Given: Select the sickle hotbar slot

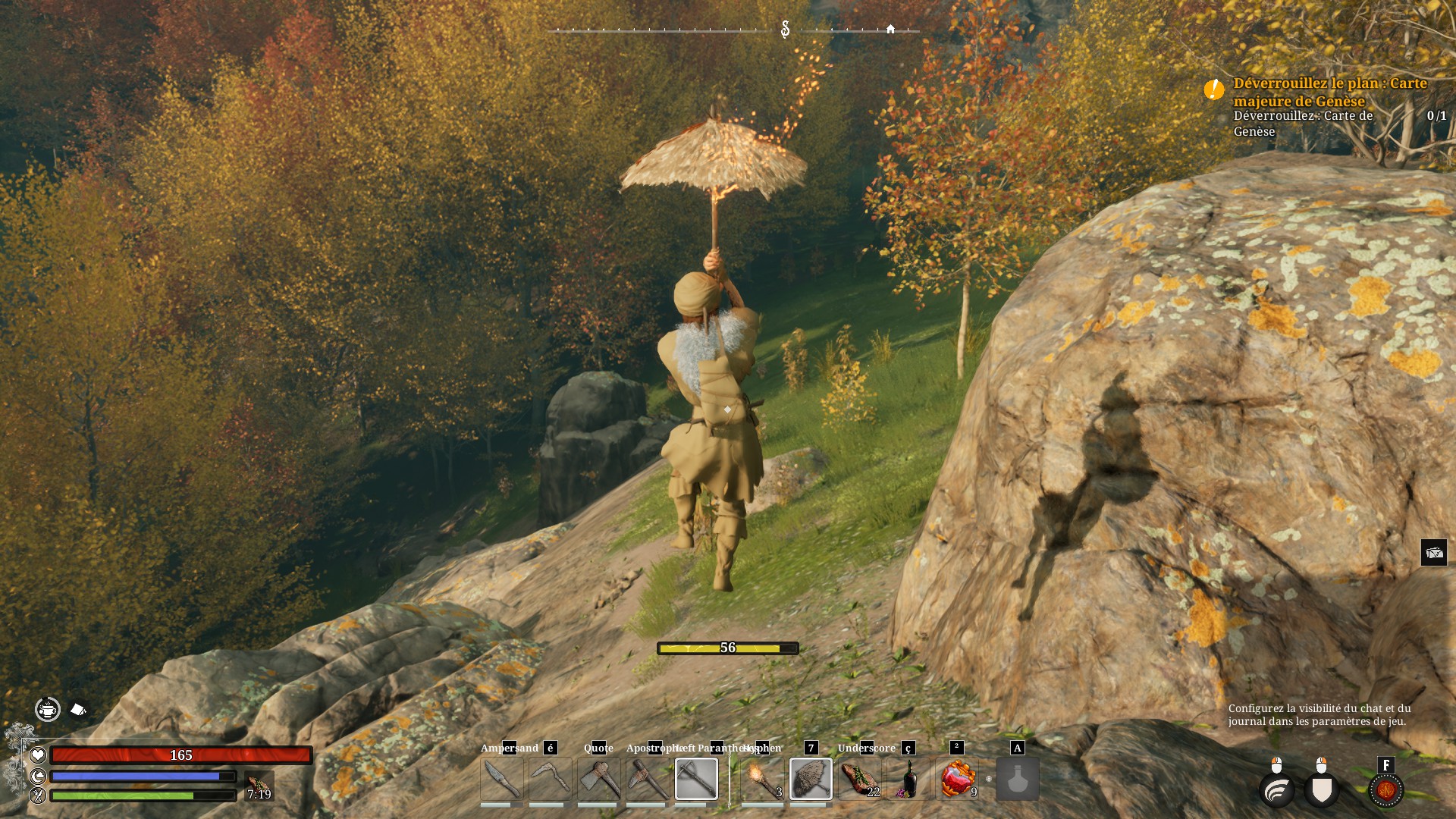Looking at the screenshot, I should [x=550, y=779].
